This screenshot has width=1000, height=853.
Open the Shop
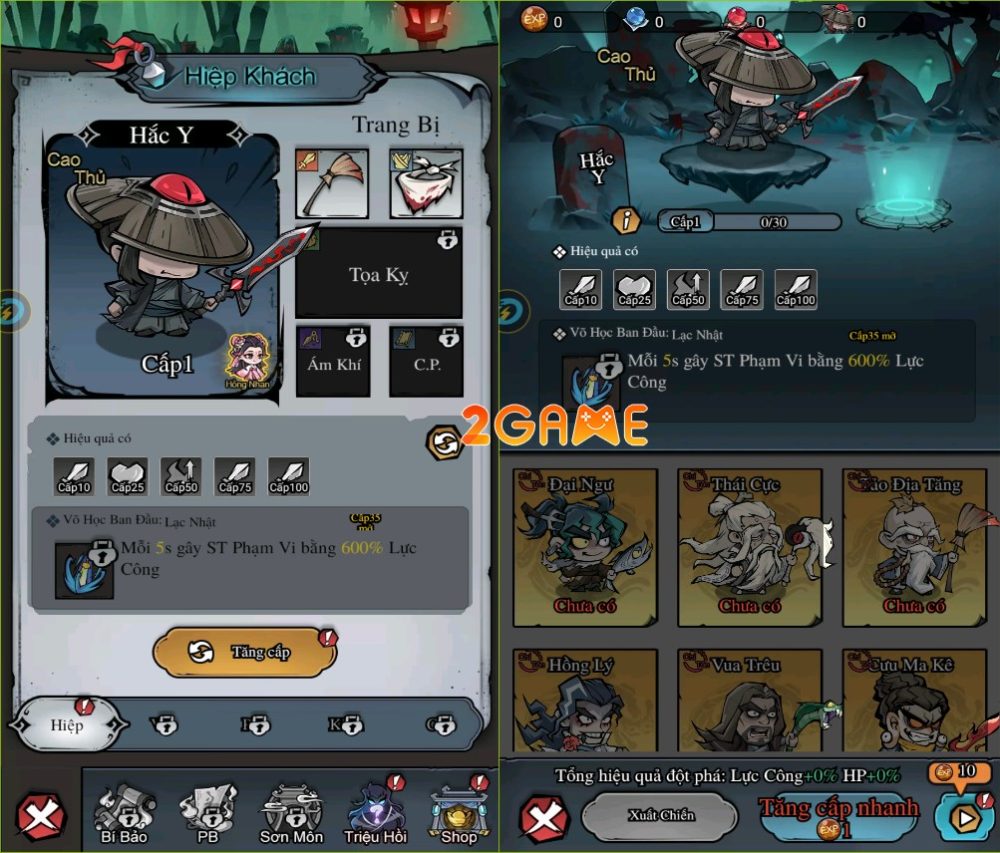pos(459,812)
